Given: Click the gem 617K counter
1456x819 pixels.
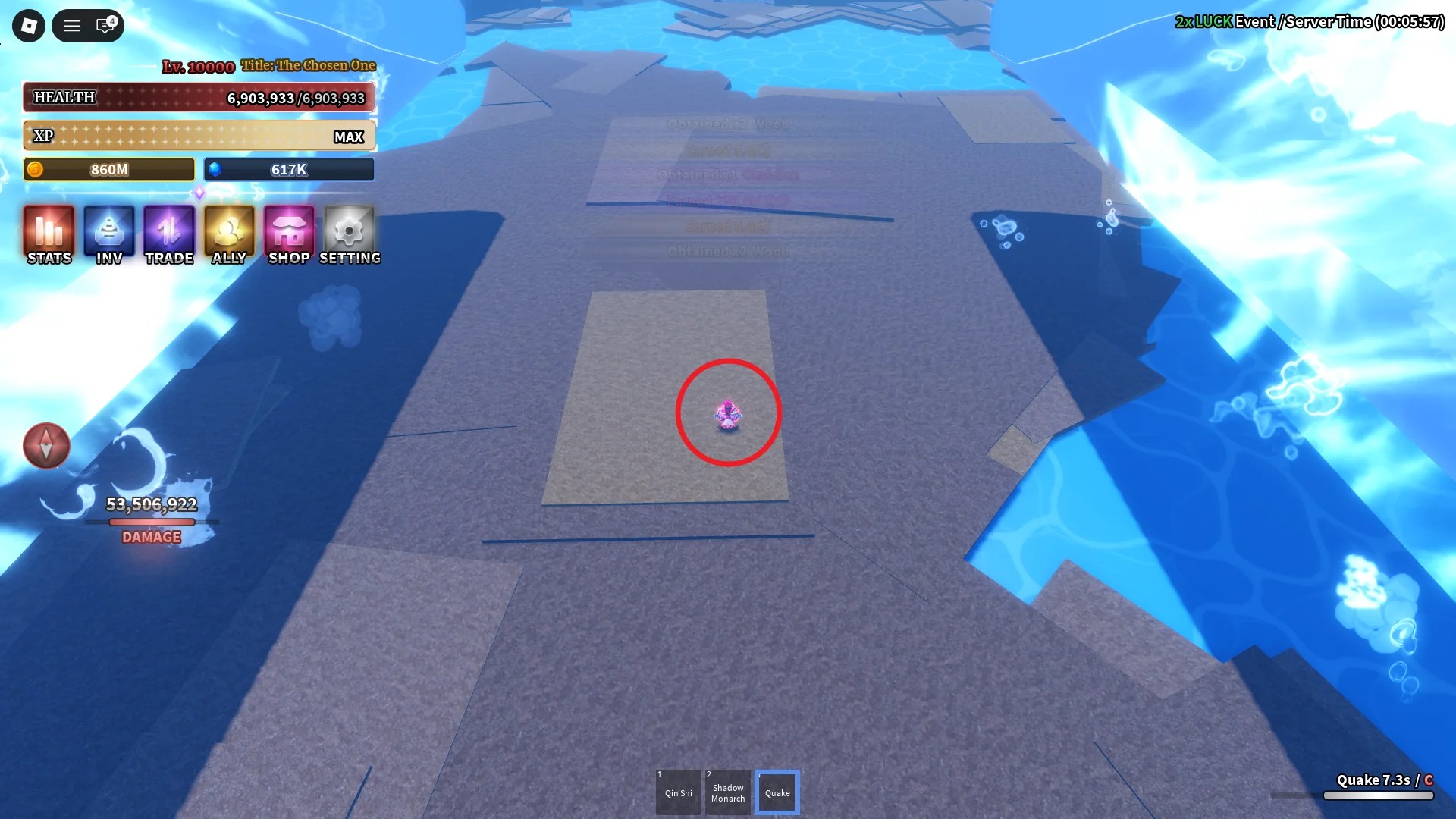Looking at the screenshot, I should point(289,169).
